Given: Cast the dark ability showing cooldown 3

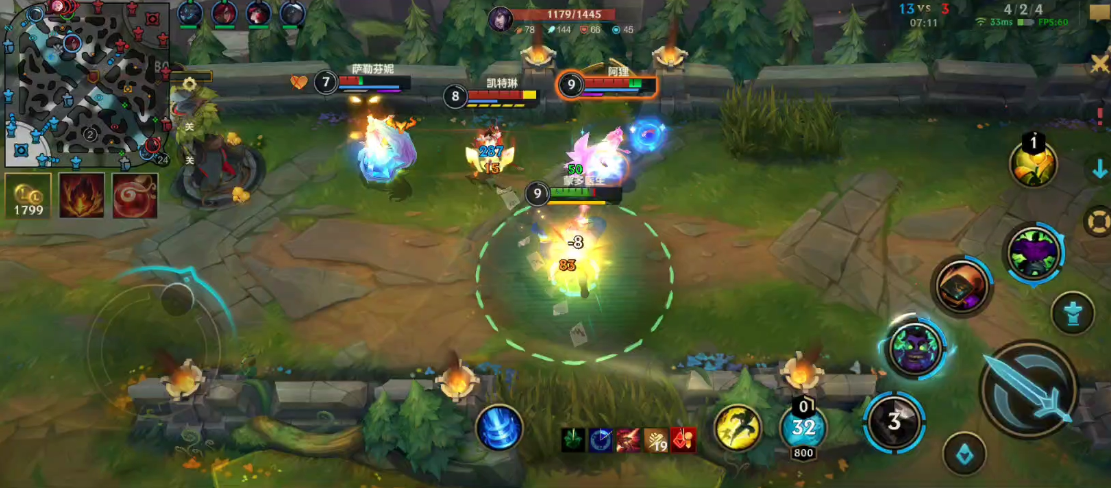Looking at the screenshot, I should [893, 421].
